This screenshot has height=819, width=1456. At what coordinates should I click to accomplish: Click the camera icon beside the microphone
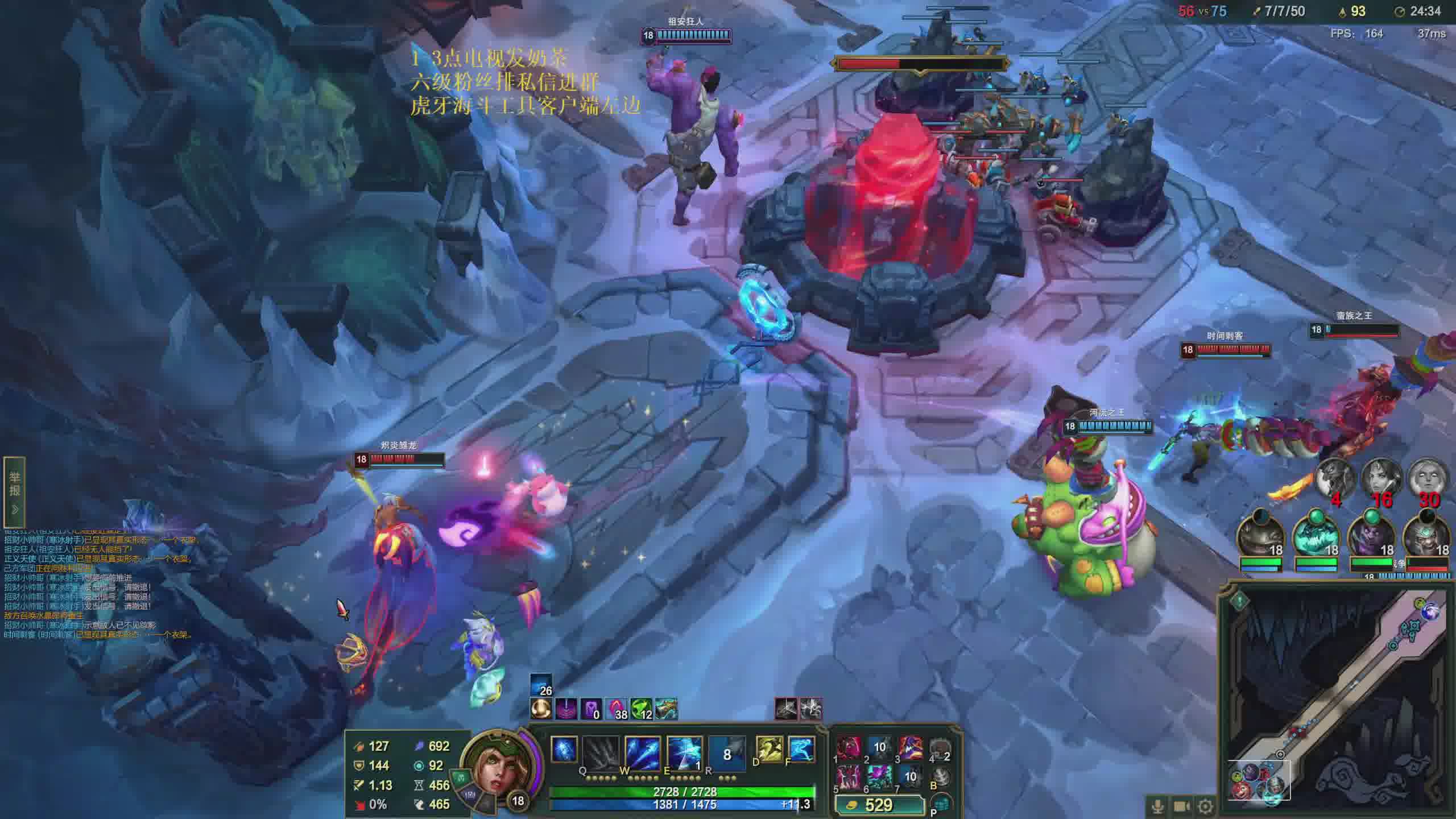click(x=1181, y=806)
